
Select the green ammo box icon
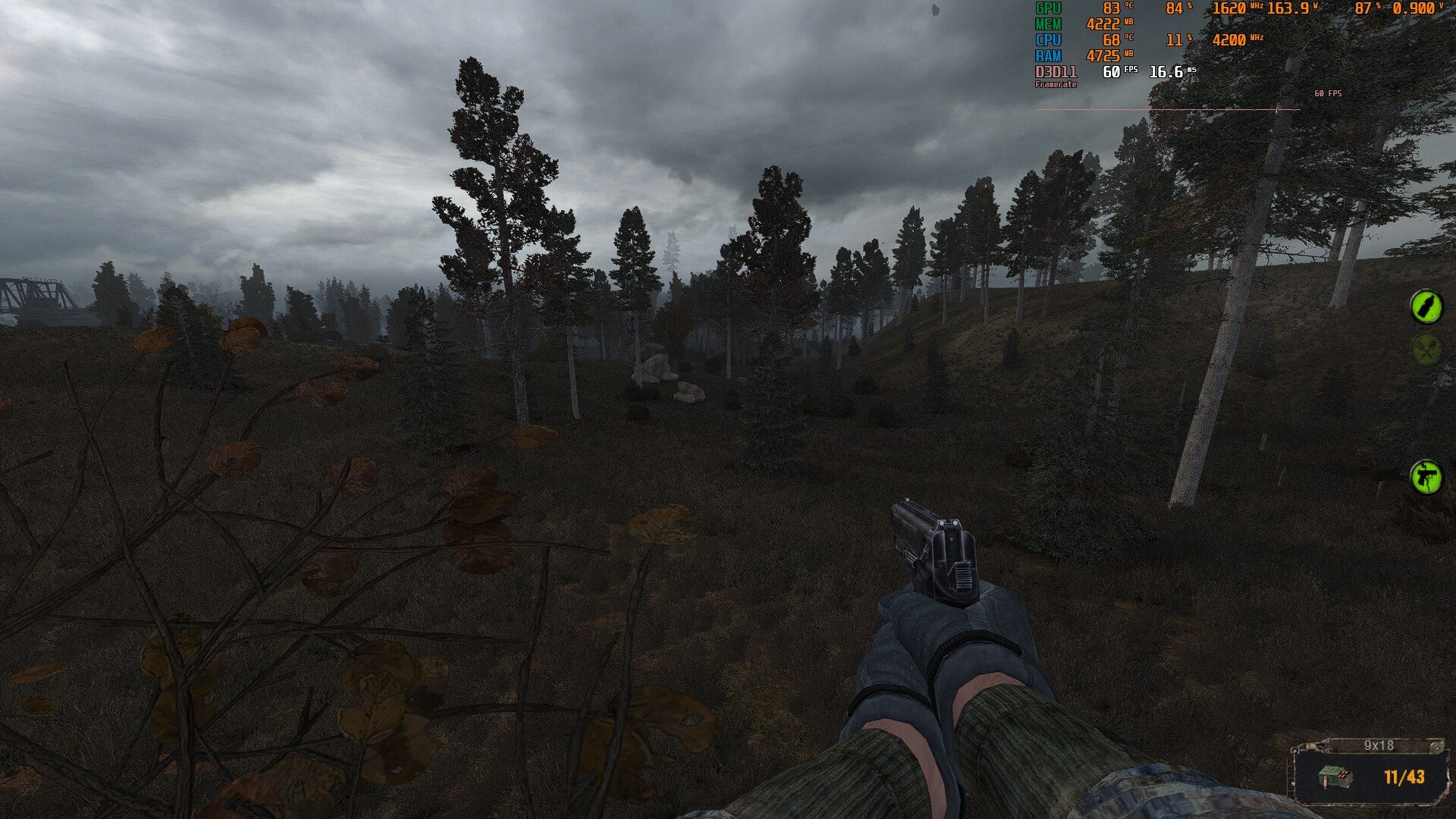[x=1336, y=778]
